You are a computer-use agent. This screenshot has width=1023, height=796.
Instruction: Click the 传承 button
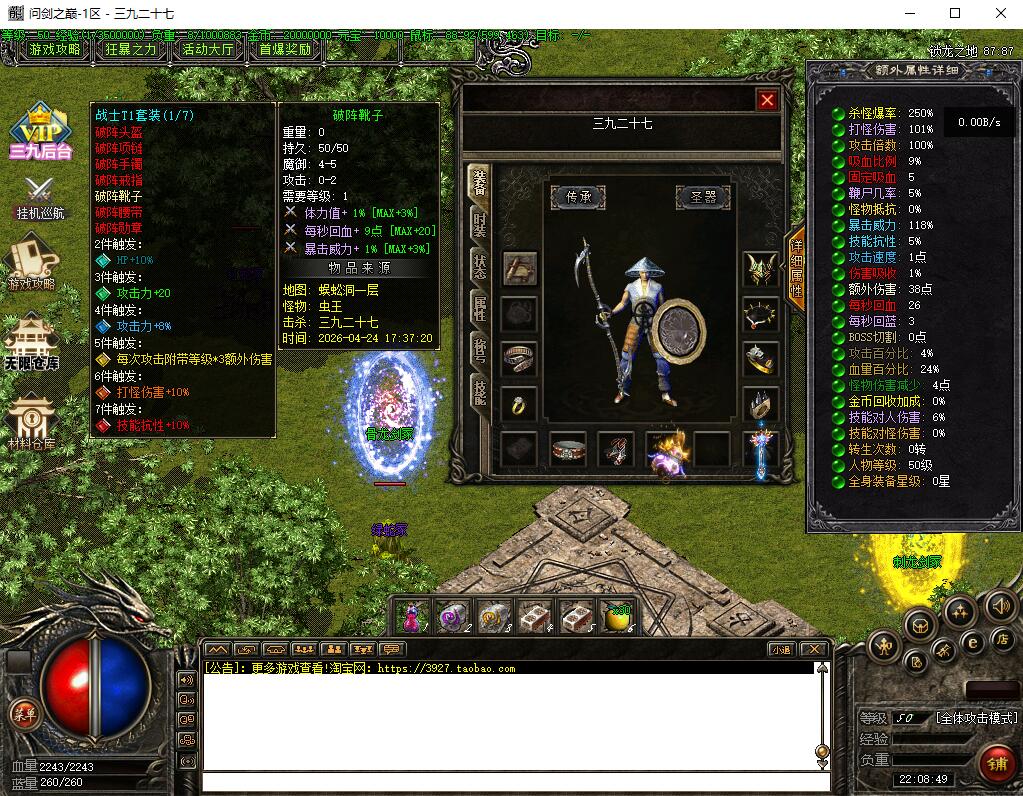tap(578, 197)
